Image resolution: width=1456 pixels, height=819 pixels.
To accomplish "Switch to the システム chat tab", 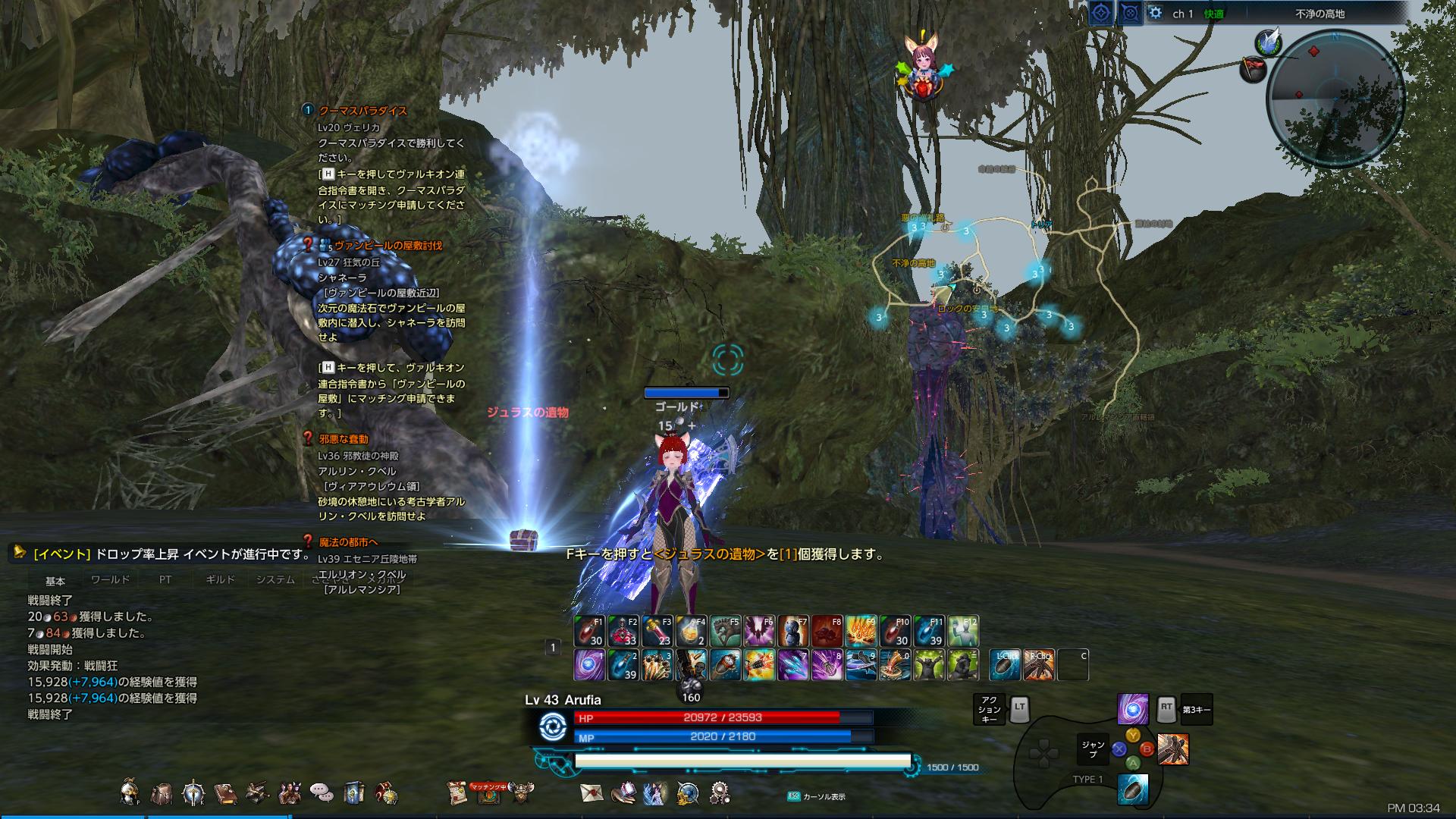I will pos(275,578).
